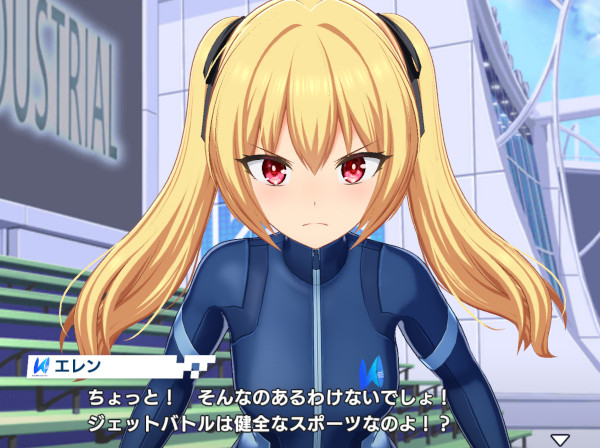Click the dialogue advance arrow indicator

tap(560, 439)
